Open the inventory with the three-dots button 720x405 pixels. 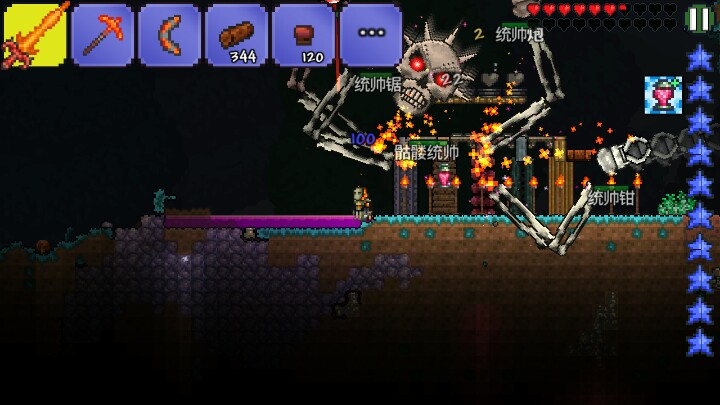370,35
